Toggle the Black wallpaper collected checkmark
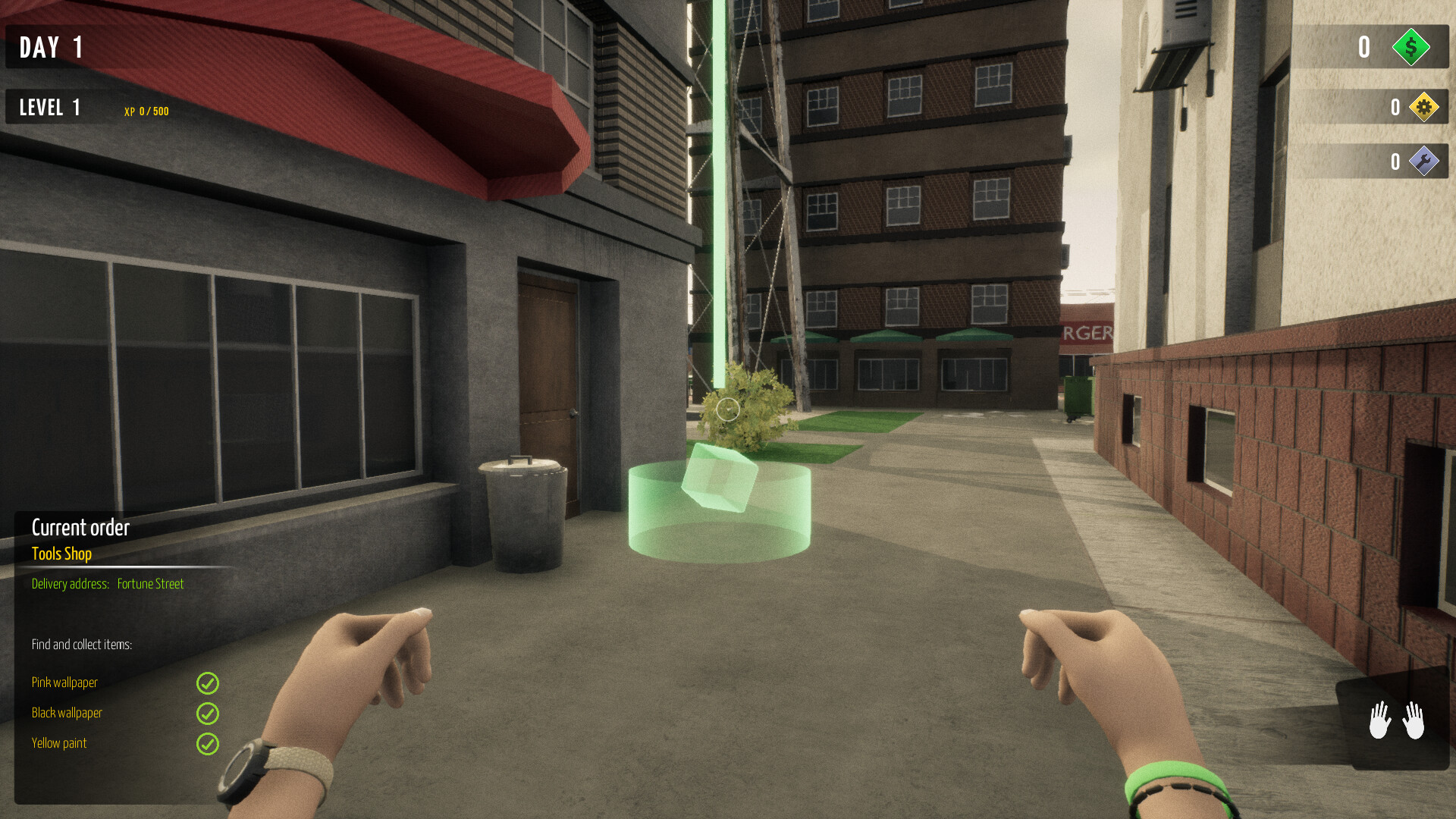The width and height of the screenshot is (1456, 819). [x=207, y=714]
